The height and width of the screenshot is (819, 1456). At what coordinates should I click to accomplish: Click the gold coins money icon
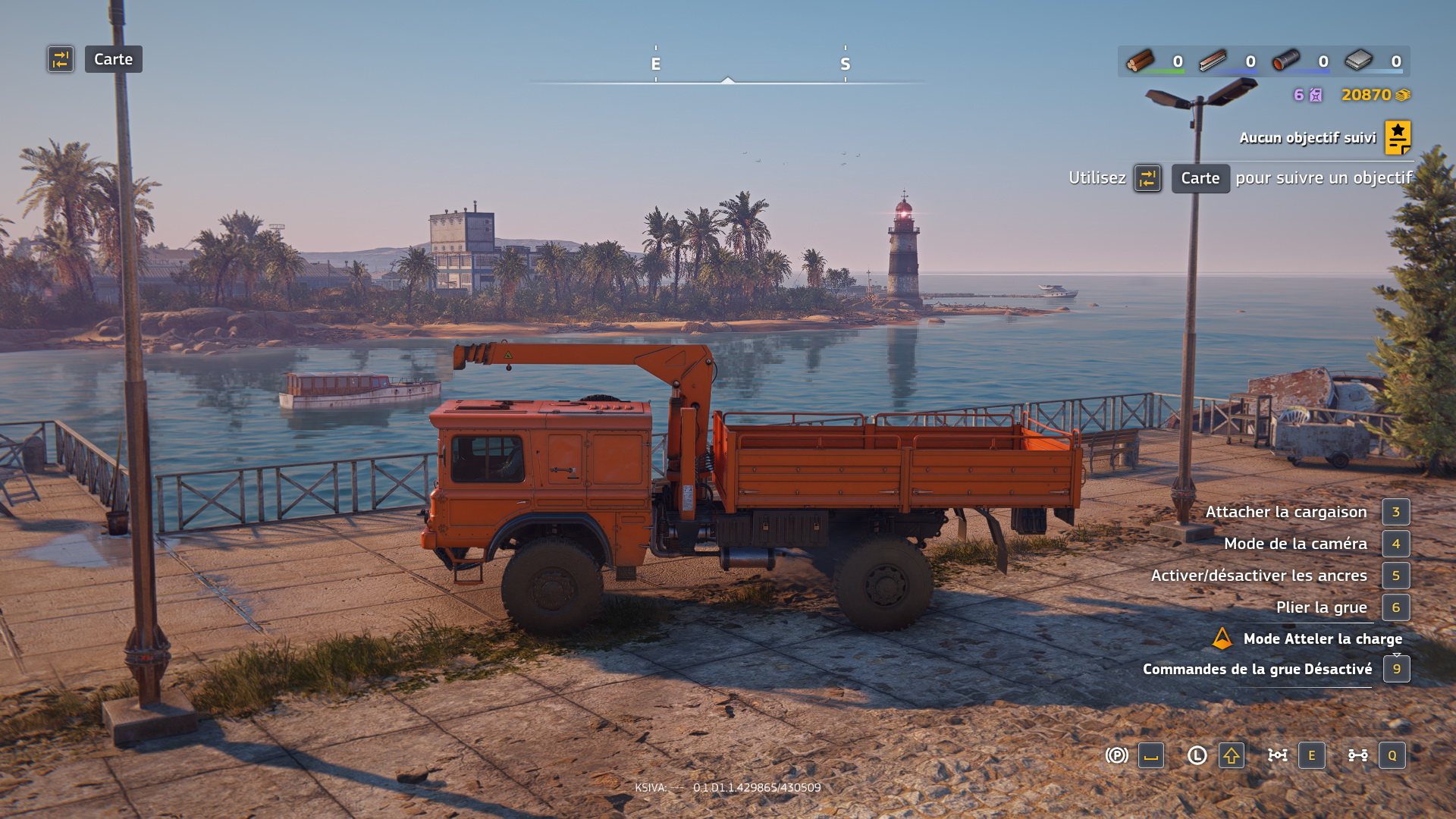click(x=1403, y=95)
